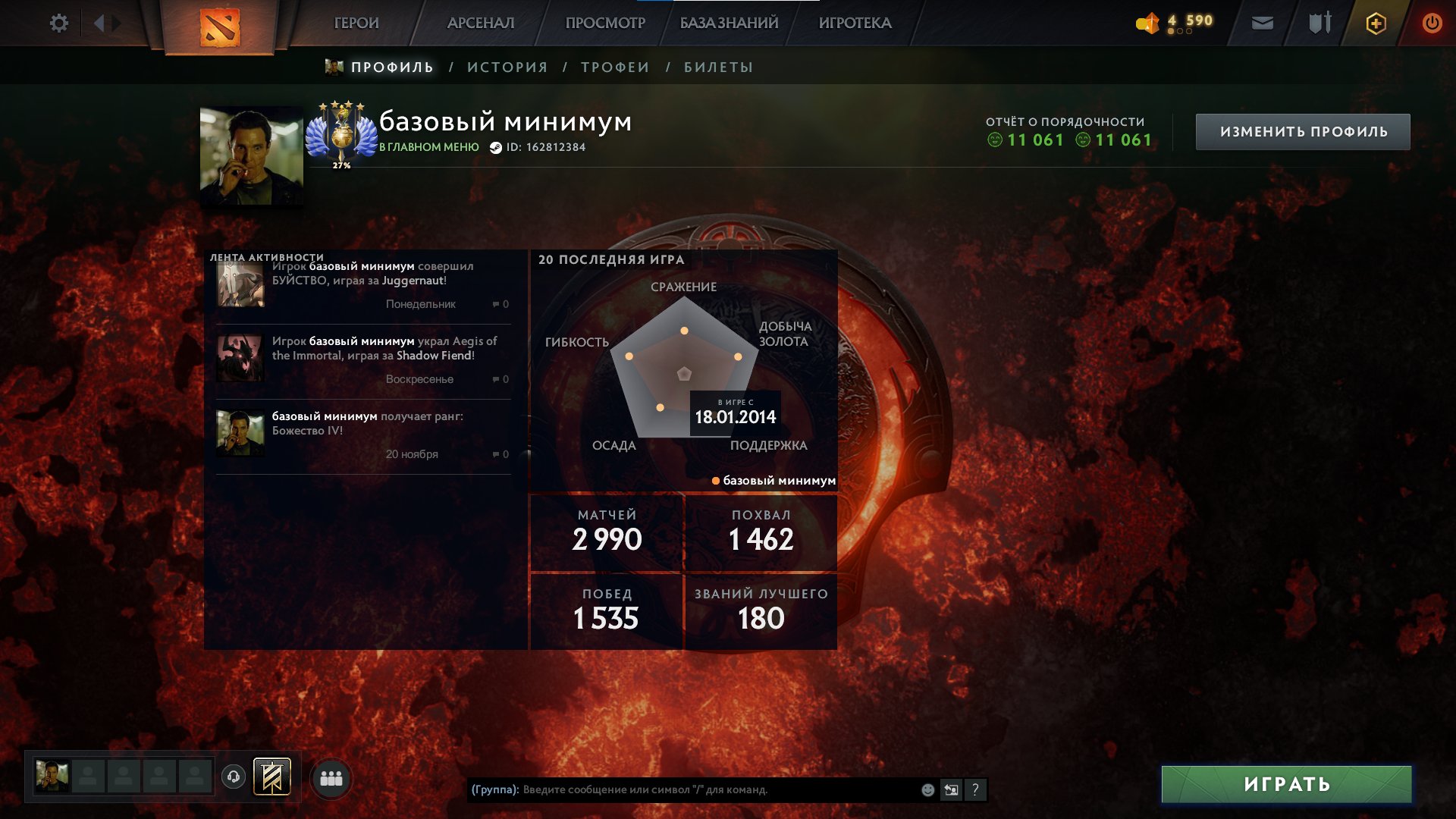Viewport: 1456px width, 819px height.
Task: Toggle the guild banner emblem near party bar
Action: 271,777
